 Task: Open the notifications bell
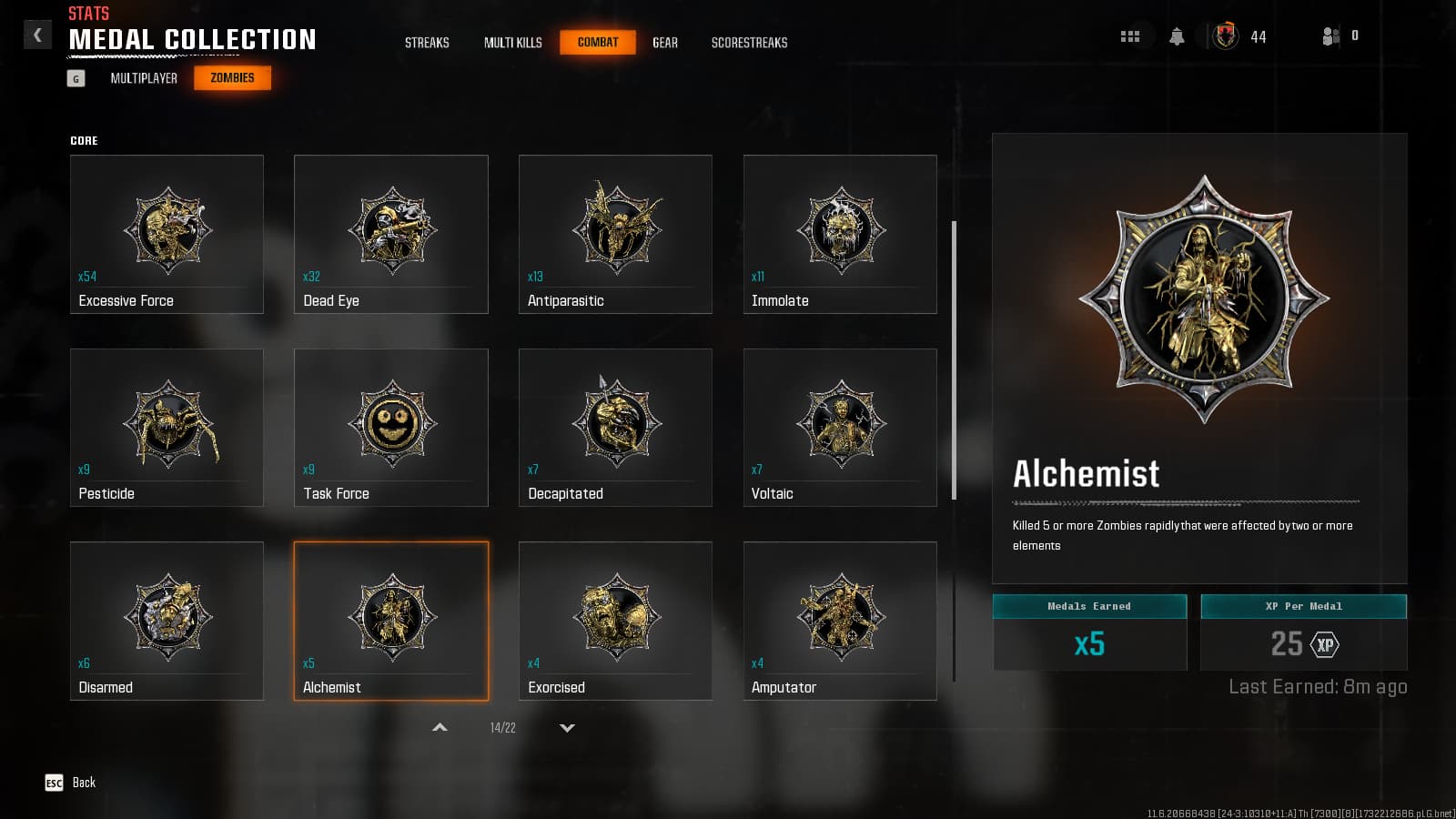(1177, 36)
